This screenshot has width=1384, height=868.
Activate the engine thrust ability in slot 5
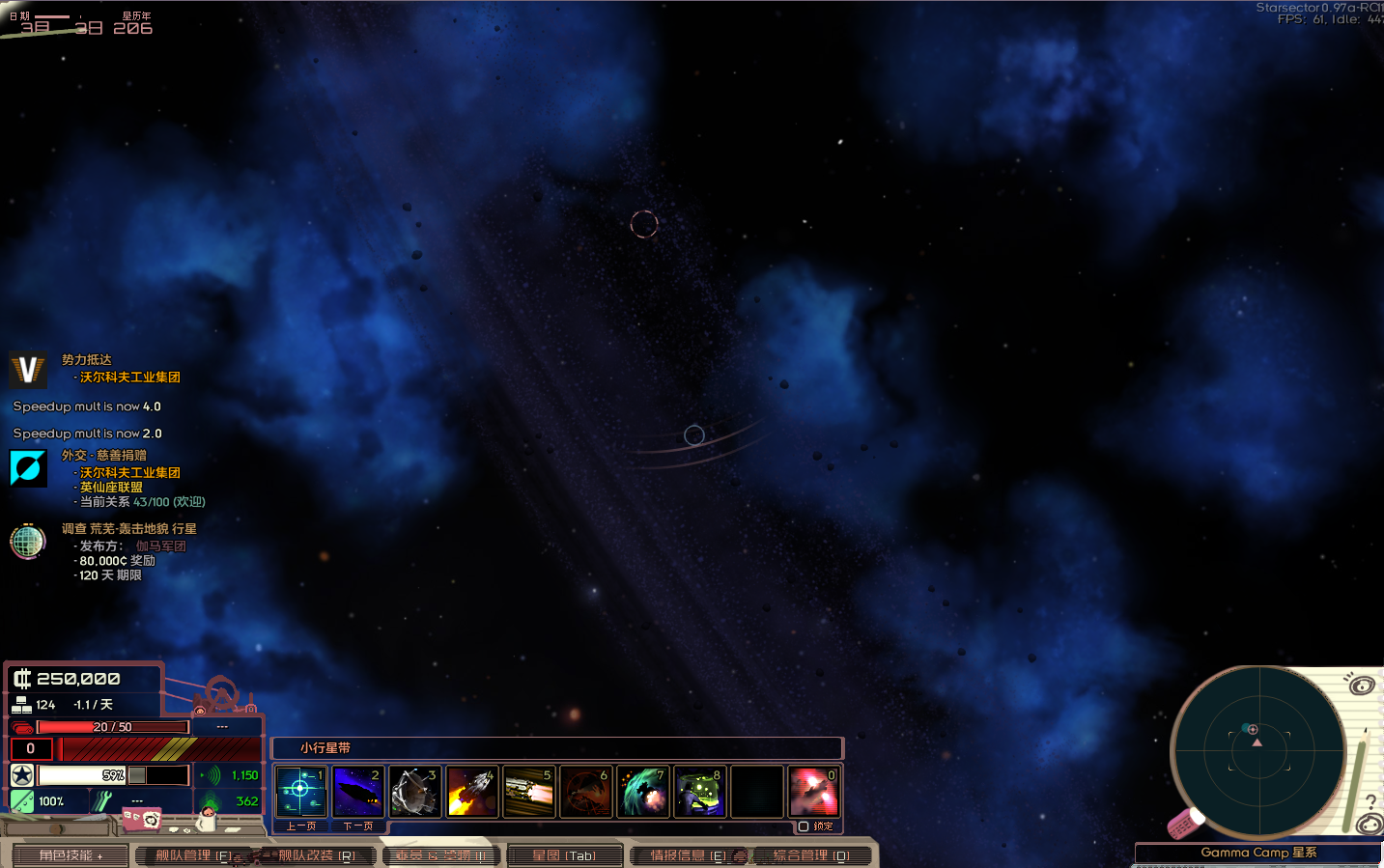tap(528, 792)
